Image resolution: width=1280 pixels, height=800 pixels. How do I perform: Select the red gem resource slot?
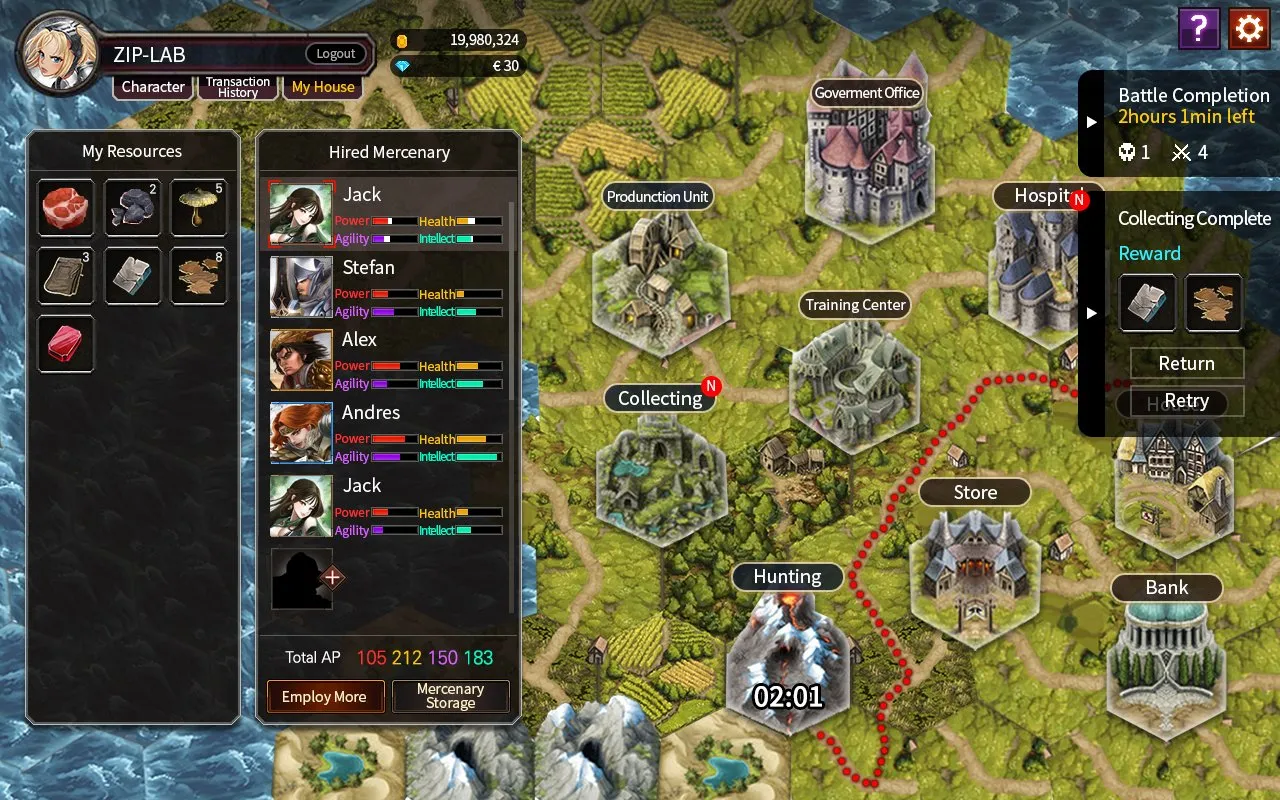pos(66,344)
